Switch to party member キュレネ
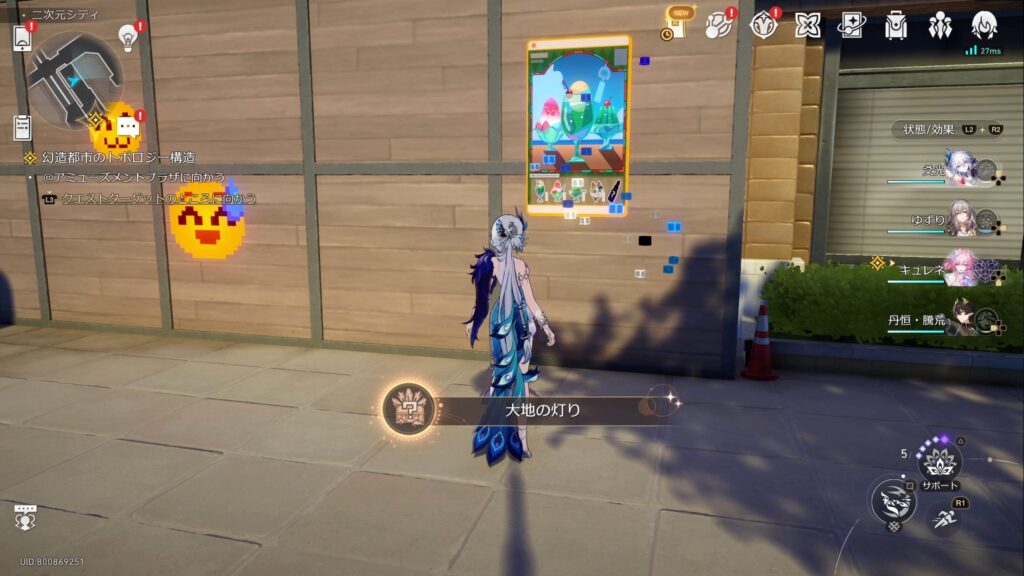 coord(960,270)
